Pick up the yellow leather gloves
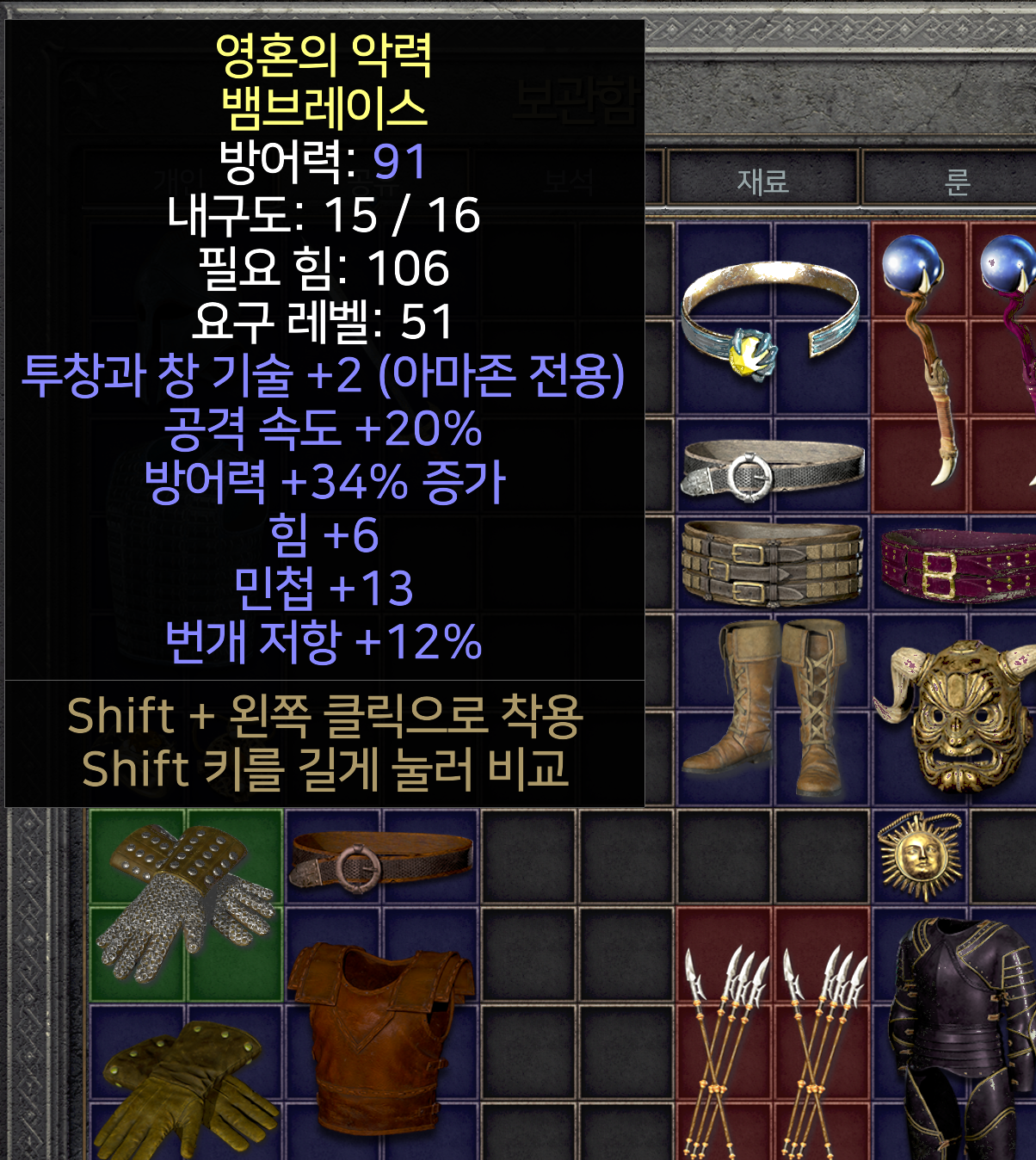The height and width of the screenshot is (1160, 1036). (x=187, y=1086)
